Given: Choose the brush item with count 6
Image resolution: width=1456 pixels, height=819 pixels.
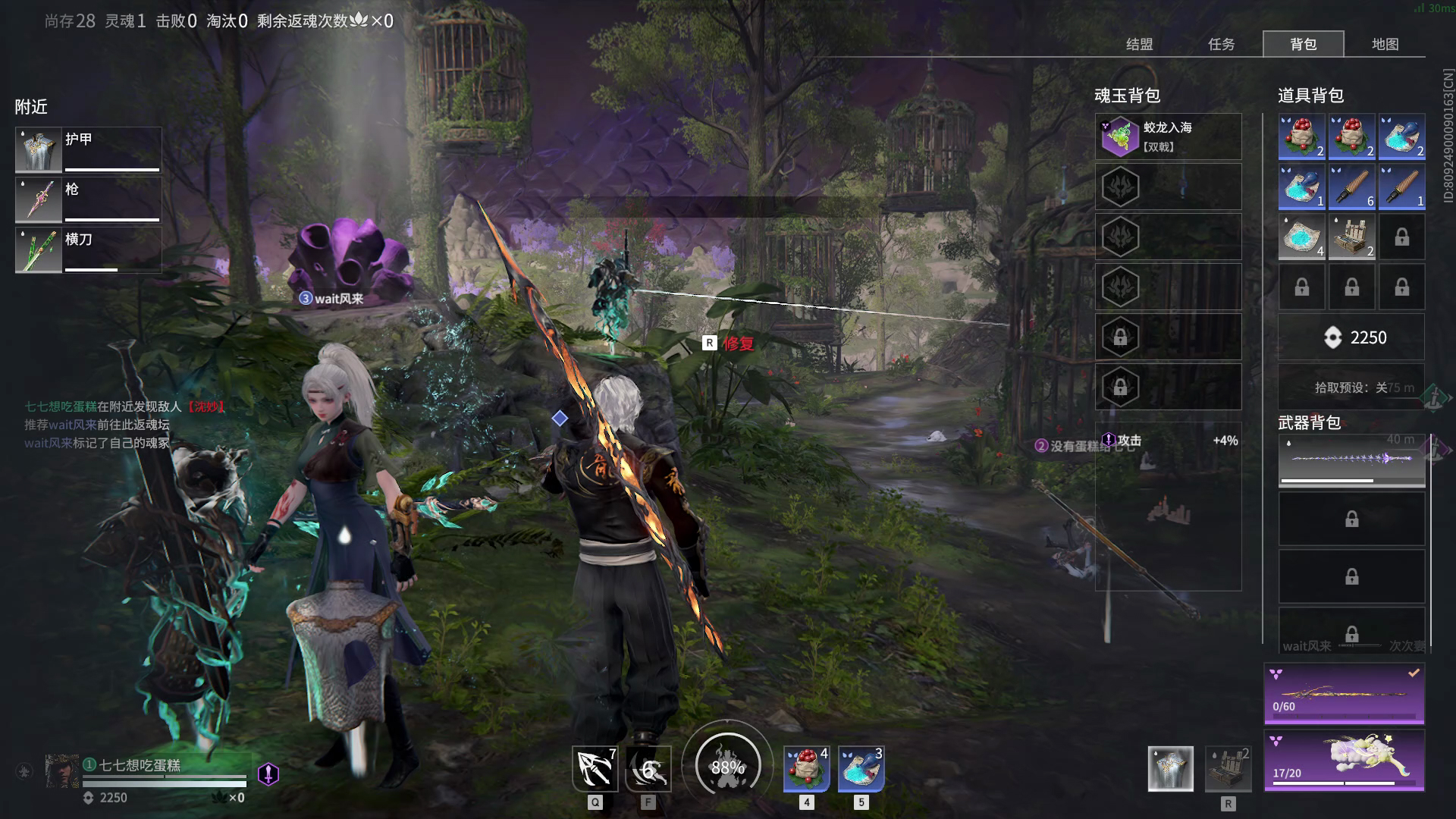Looking at the screenshot, I should point(1351,187).
